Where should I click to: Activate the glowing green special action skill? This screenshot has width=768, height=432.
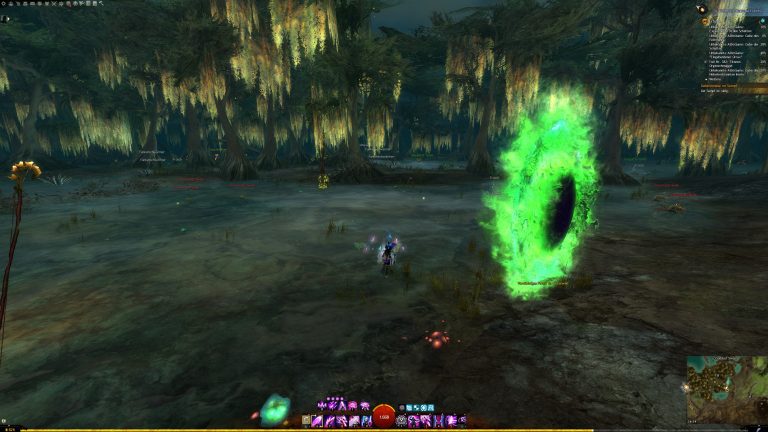(x=273, y=408)
